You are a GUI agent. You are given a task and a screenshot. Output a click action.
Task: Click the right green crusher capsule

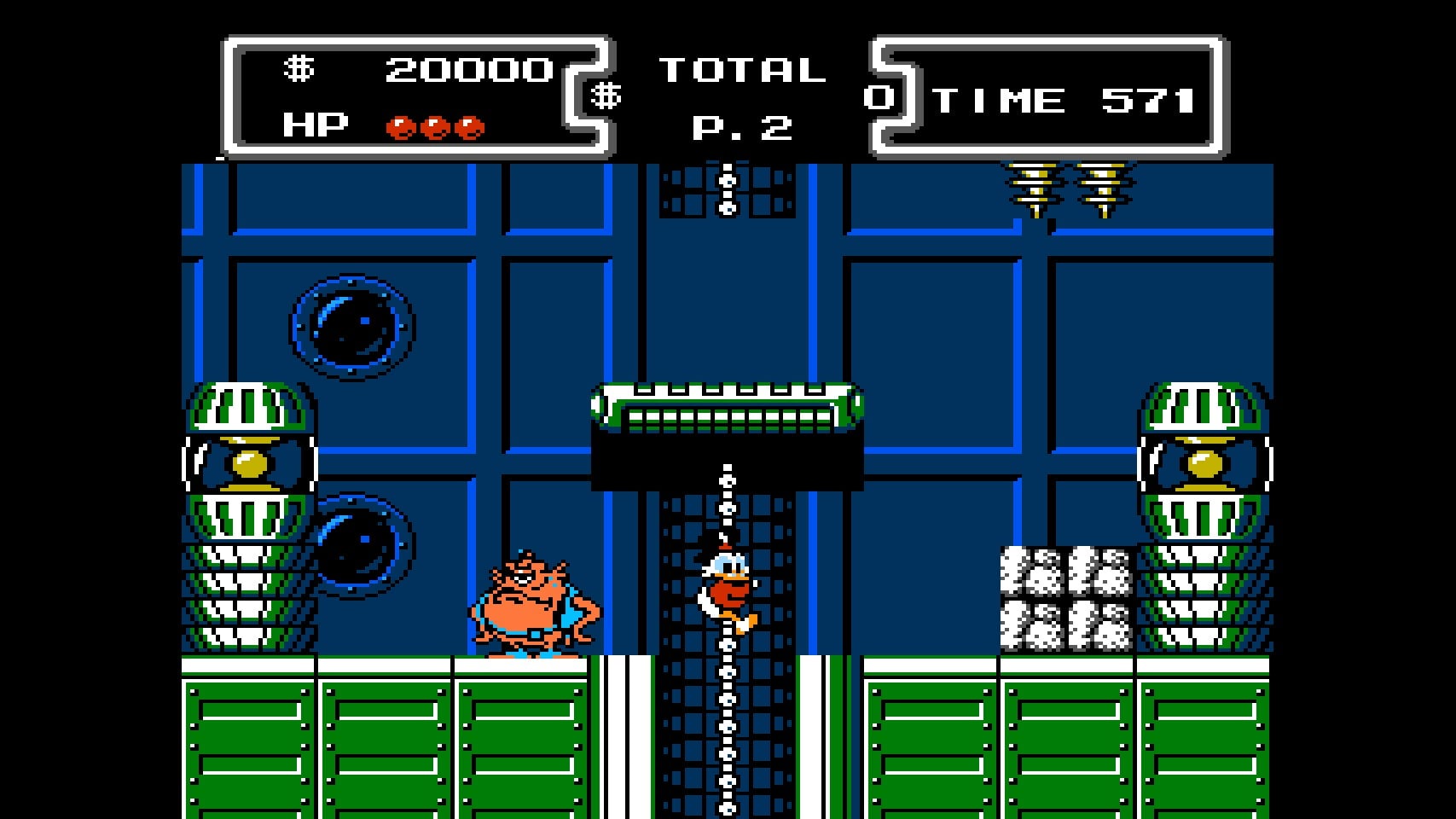tap(1204, 465)
